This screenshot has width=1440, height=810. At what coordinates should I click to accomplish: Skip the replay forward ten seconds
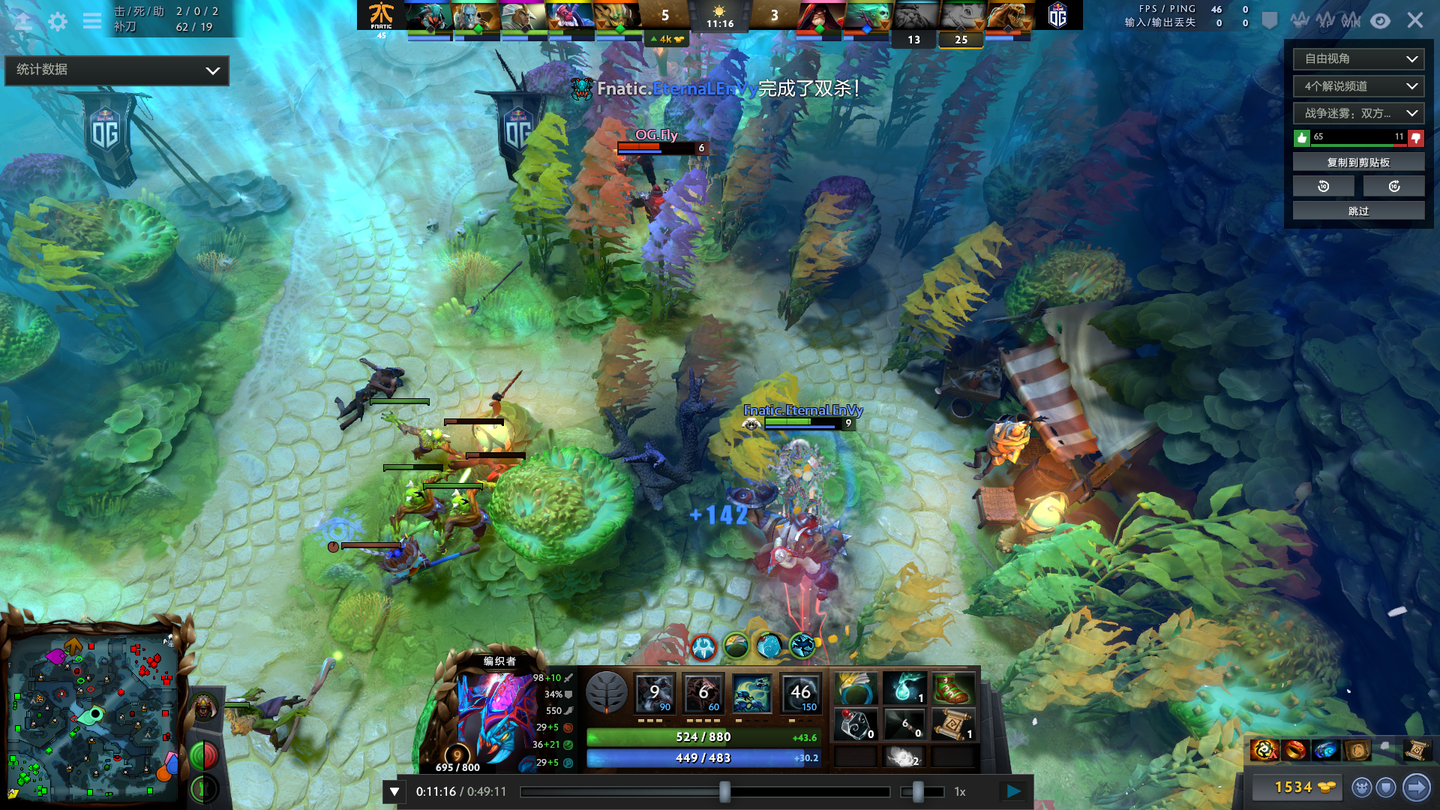1393,186
